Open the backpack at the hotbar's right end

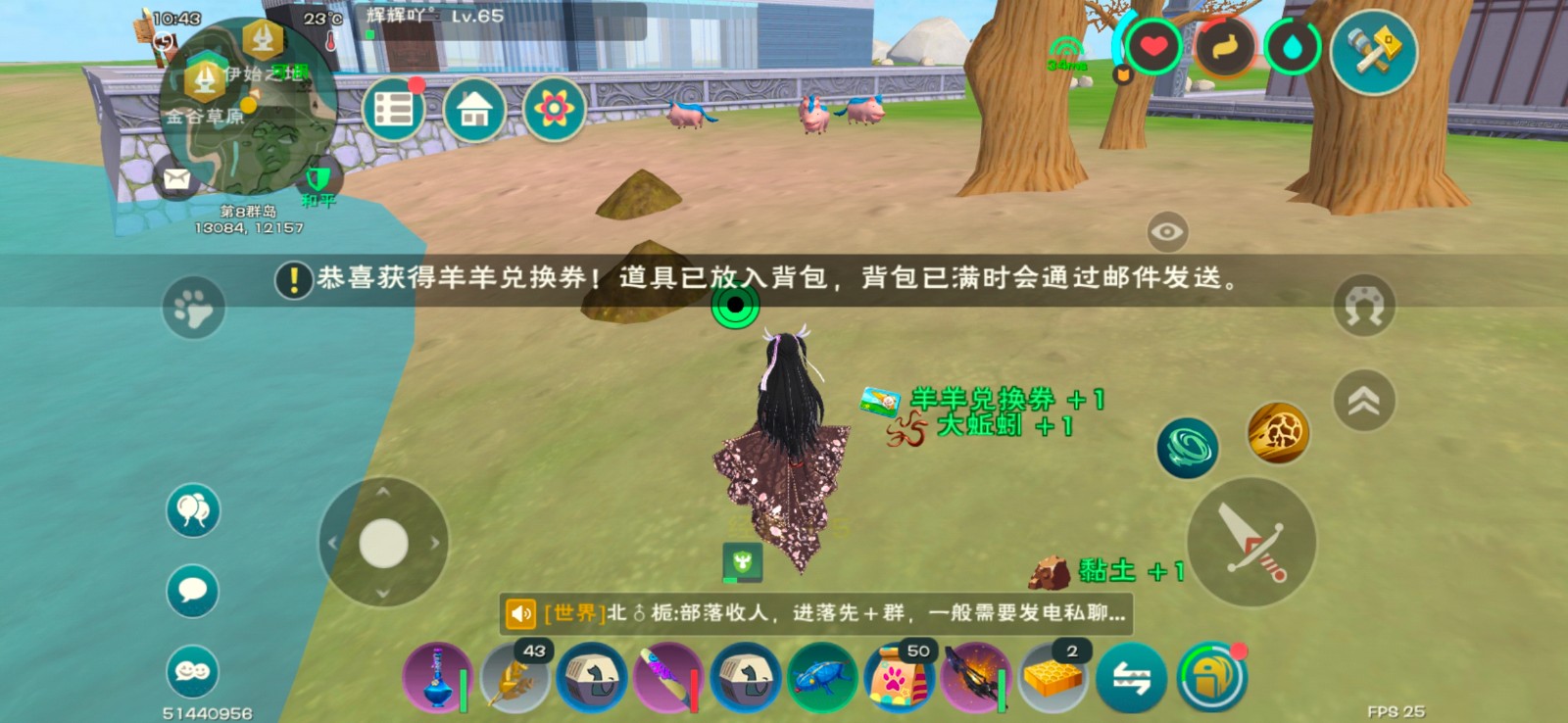(x=1211, y=676)
